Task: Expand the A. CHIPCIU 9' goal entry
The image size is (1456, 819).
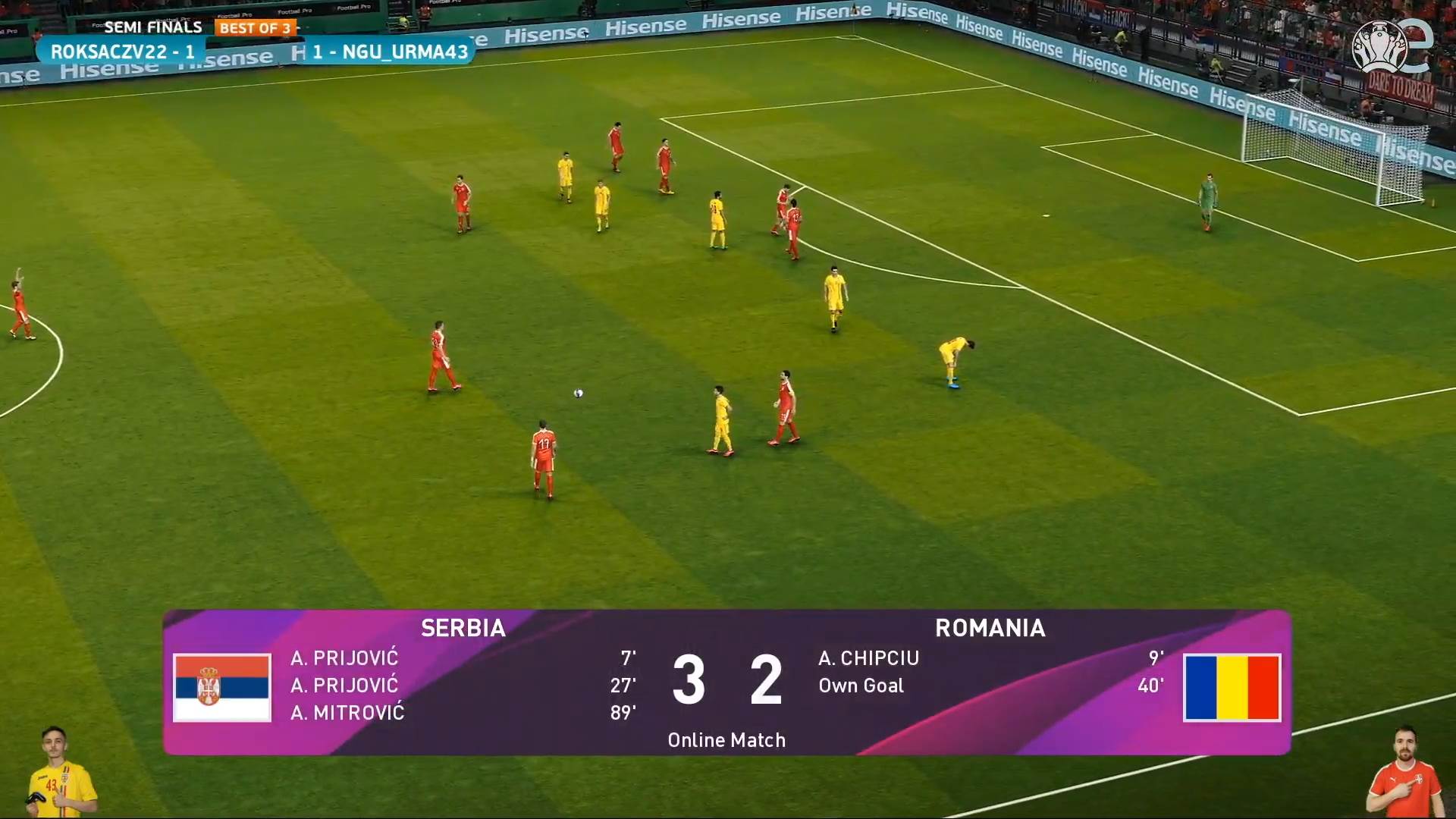Action: coord(868,658)
